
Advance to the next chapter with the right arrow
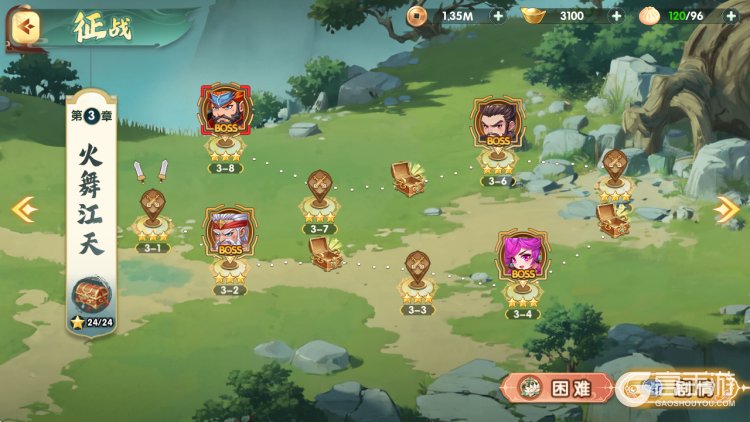pyautogui.click(x=727, y=209)
